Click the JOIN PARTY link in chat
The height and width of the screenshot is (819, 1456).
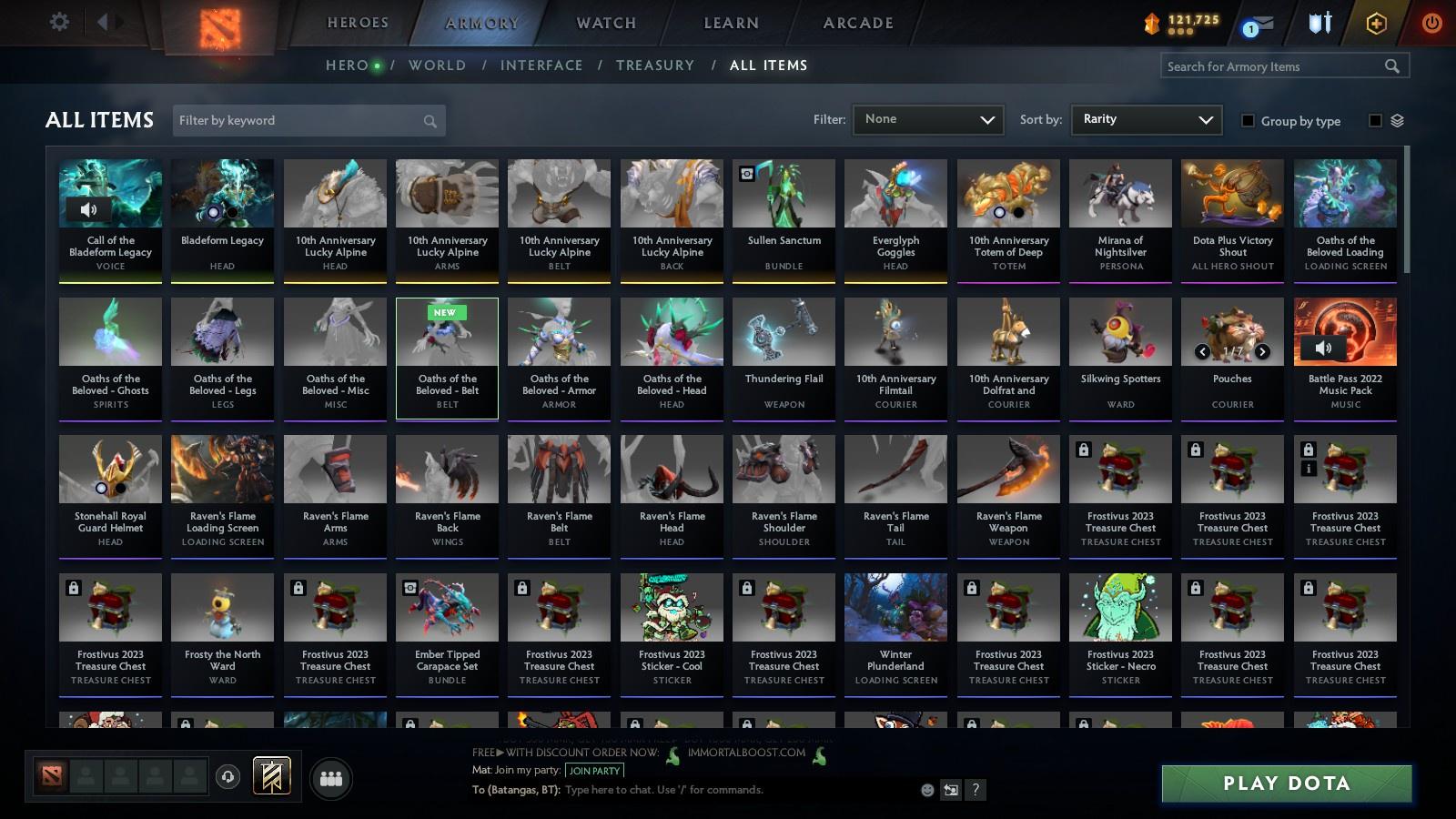click(x=593, y=771)
